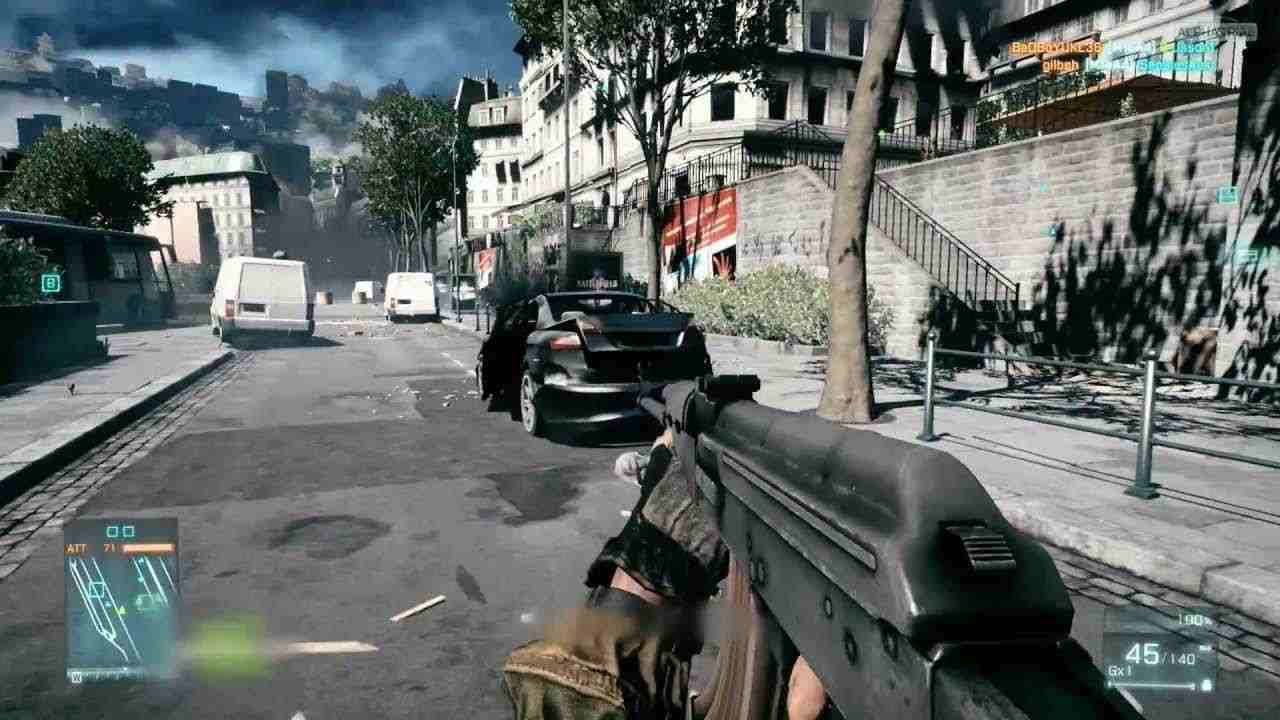1280x720 pixels.
Task: Click the orange ticket progress bar
Action: pos(148,547)
